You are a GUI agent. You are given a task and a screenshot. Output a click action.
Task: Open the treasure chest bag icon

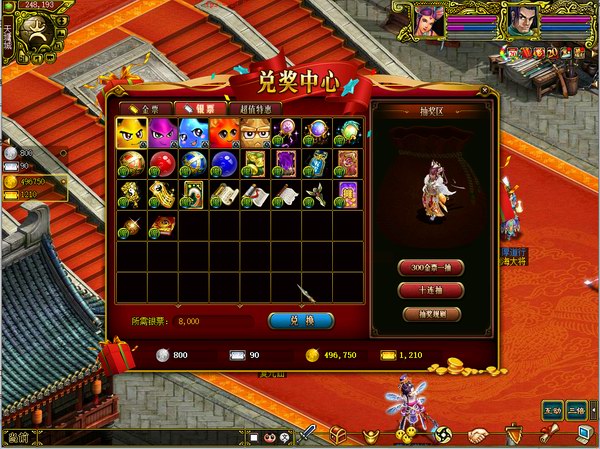pyautogui.click(x=338, y=435)
